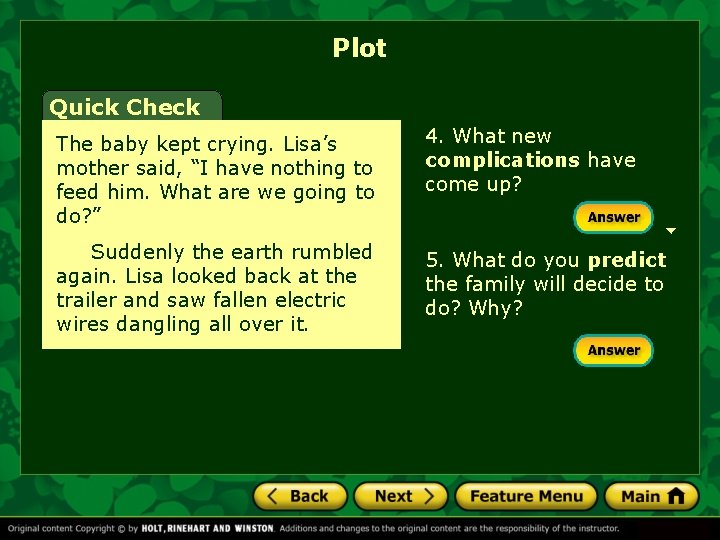Open the Feature Menu
Viewport: 720px width, 540px height.
(x=526, y=496)
